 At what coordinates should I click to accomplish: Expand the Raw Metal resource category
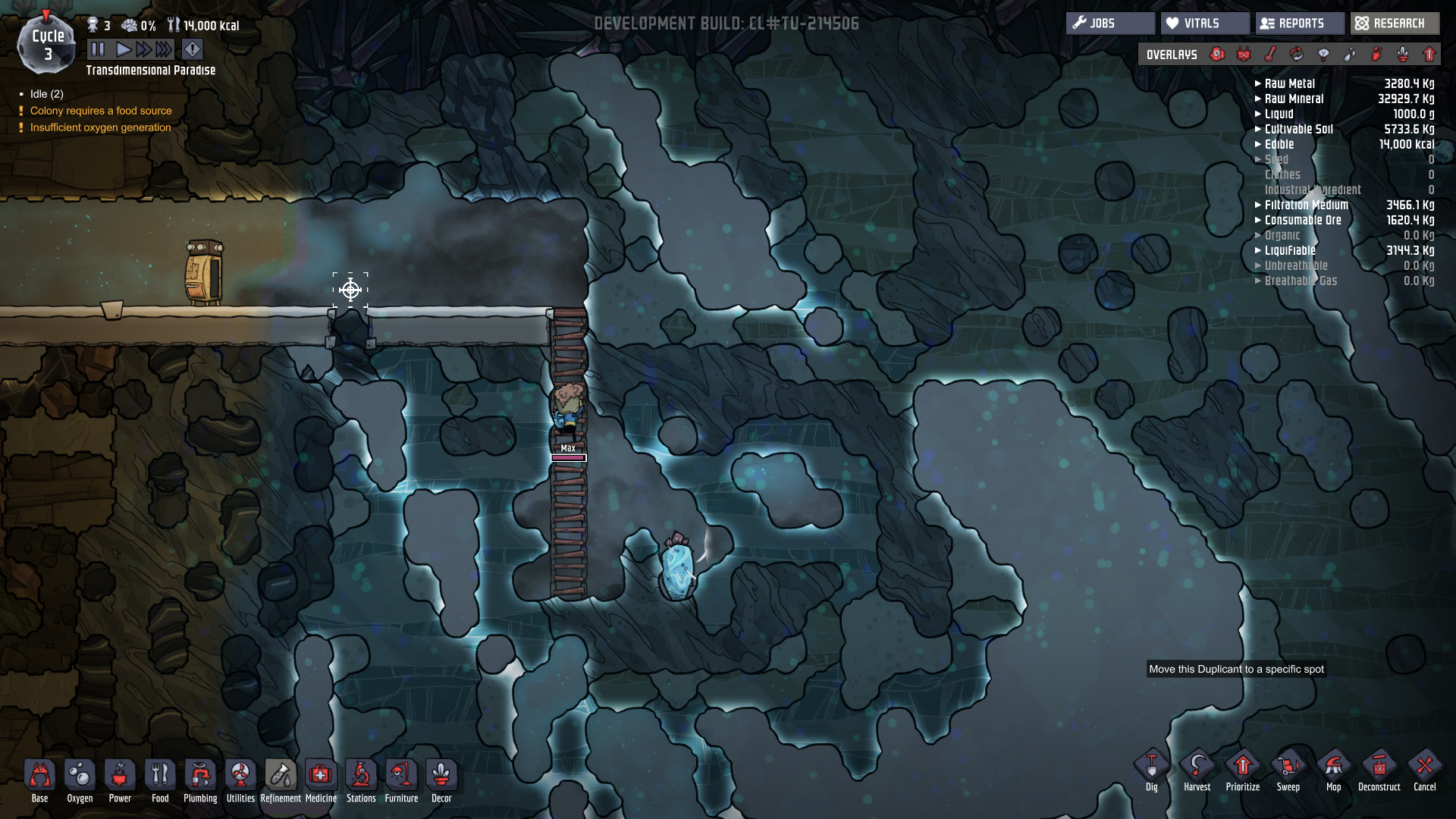click(1289, 83)
